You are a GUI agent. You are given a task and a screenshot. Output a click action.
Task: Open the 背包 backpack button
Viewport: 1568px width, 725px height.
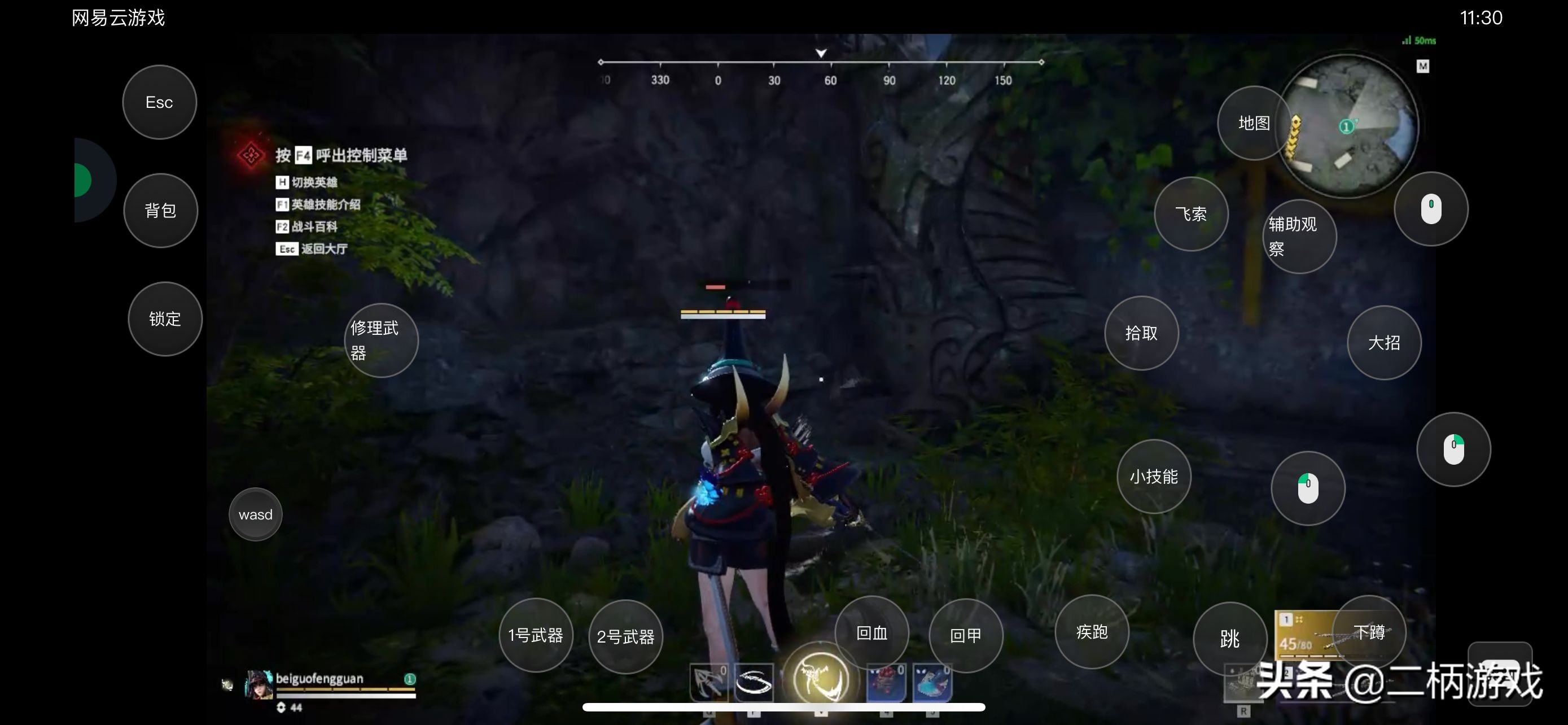click(161, 211)
